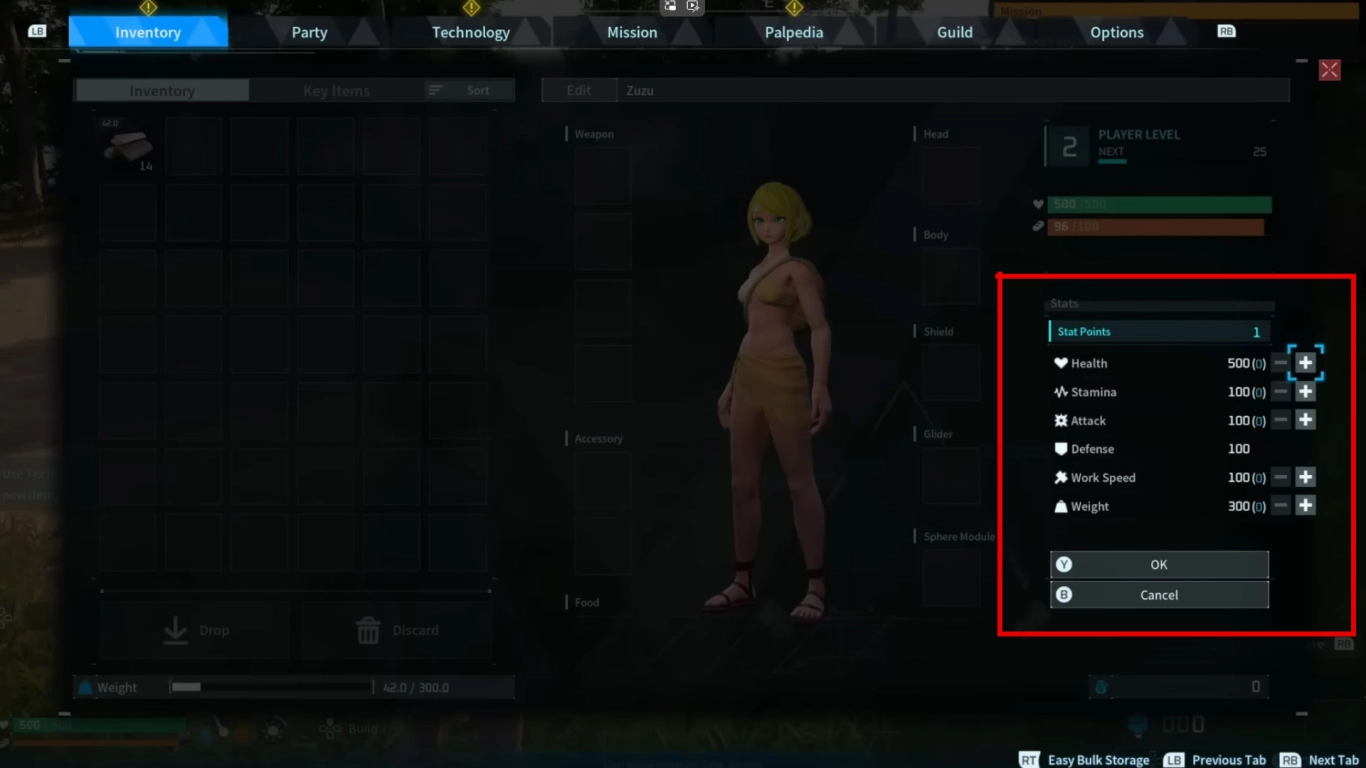Click the Defense shield icon

tap(1063, 448)
